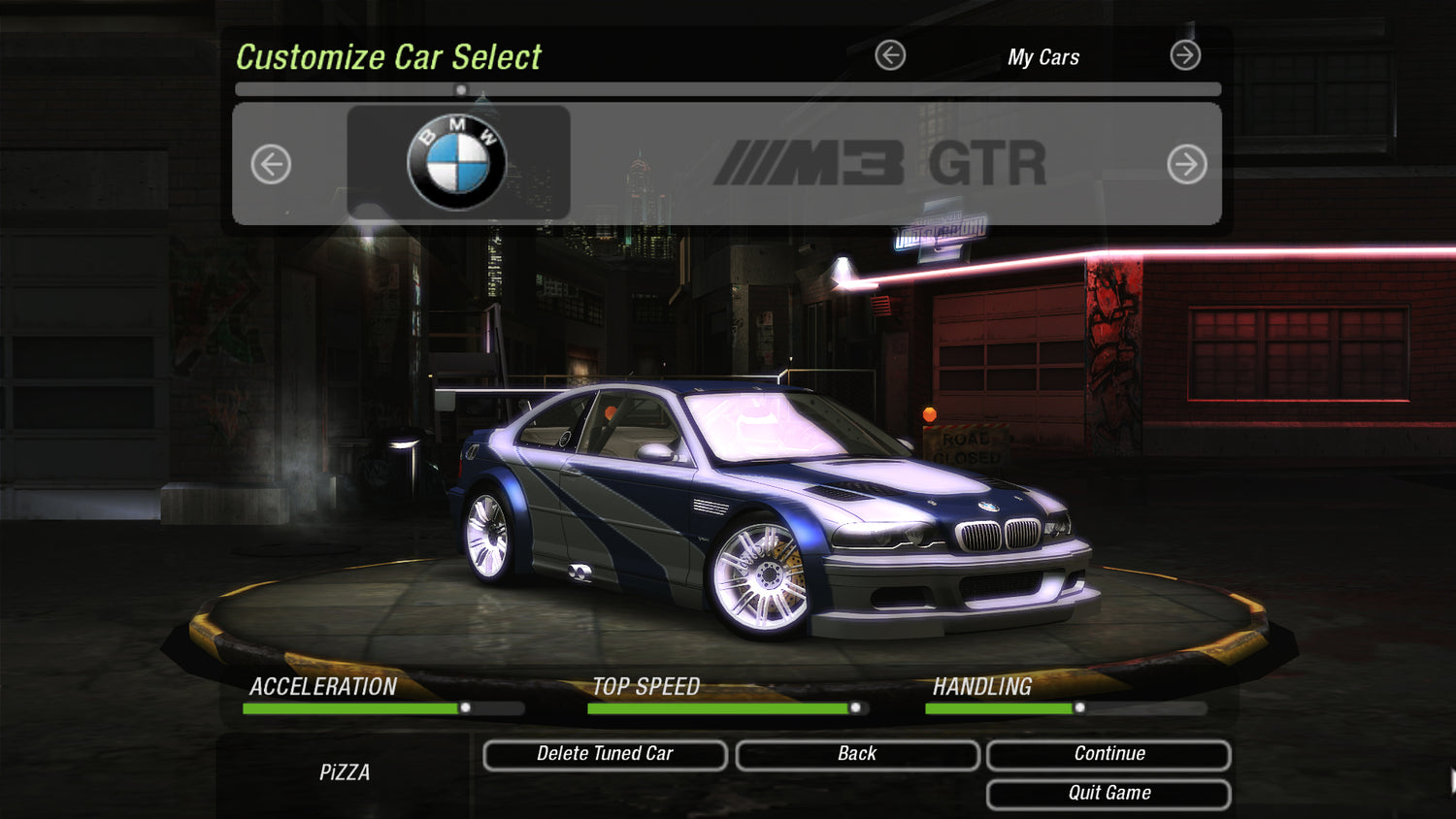This screenshot has height=819, width=1456.
Task: Show the previous car with the left carousel arrow
Action: coord(271,164)
